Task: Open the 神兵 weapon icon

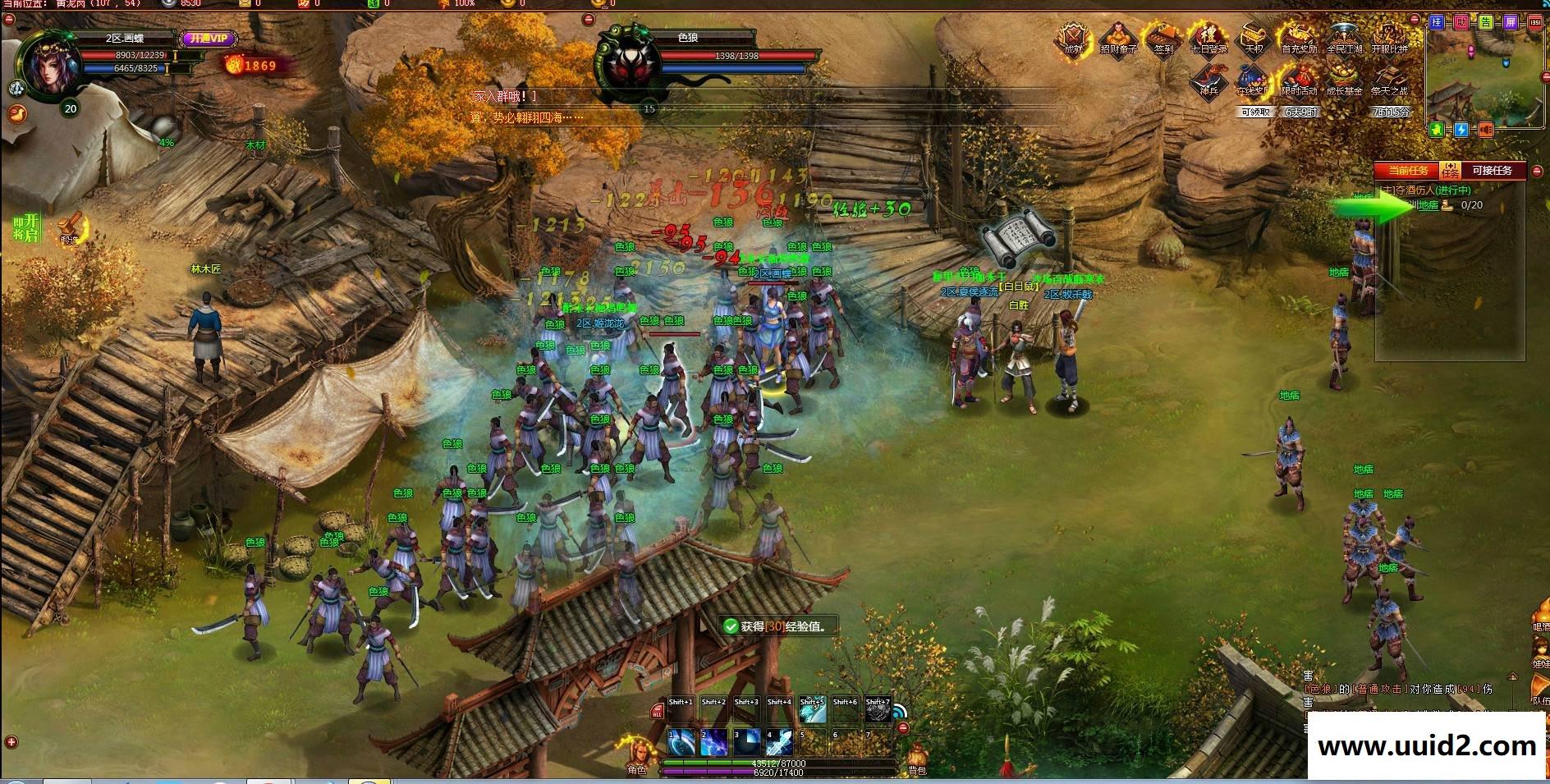Action: tap(1208, 80)
